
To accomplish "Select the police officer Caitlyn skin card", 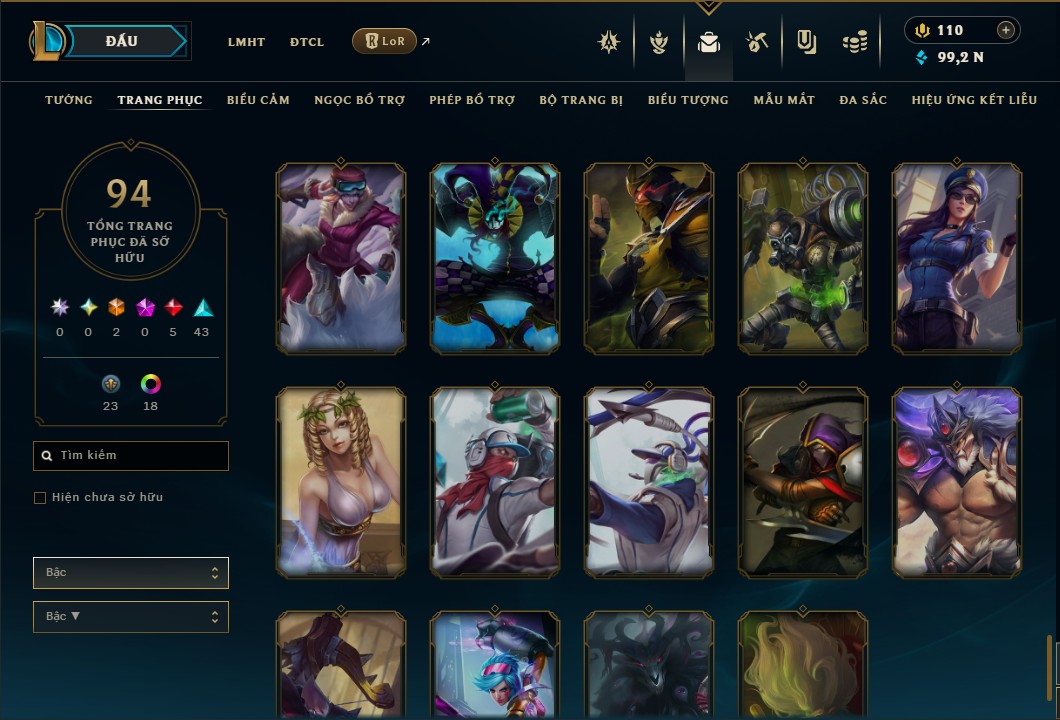I will click(x=957, y=258).
